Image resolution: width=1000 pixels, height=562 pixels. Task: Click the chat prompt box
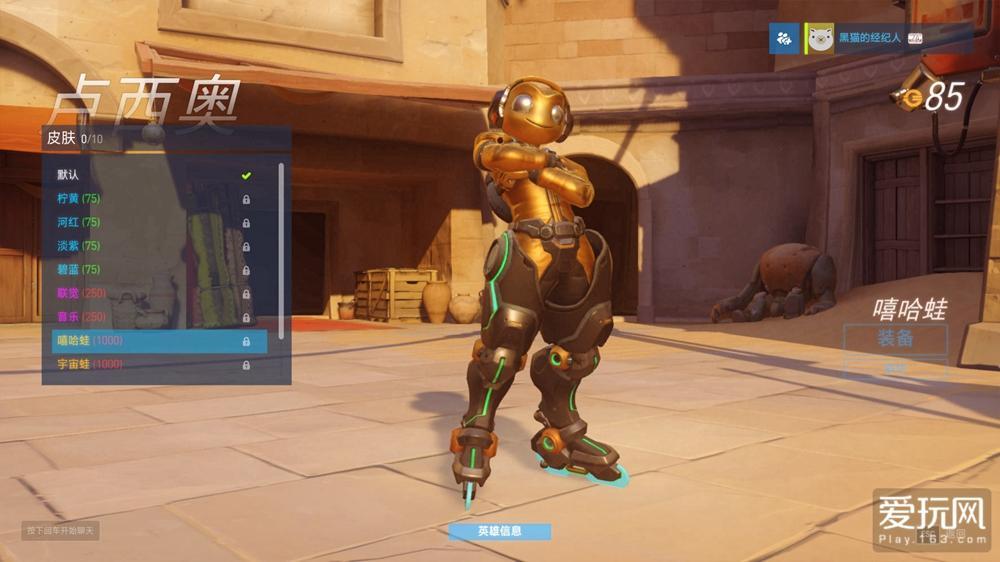(x=60, y=530)
